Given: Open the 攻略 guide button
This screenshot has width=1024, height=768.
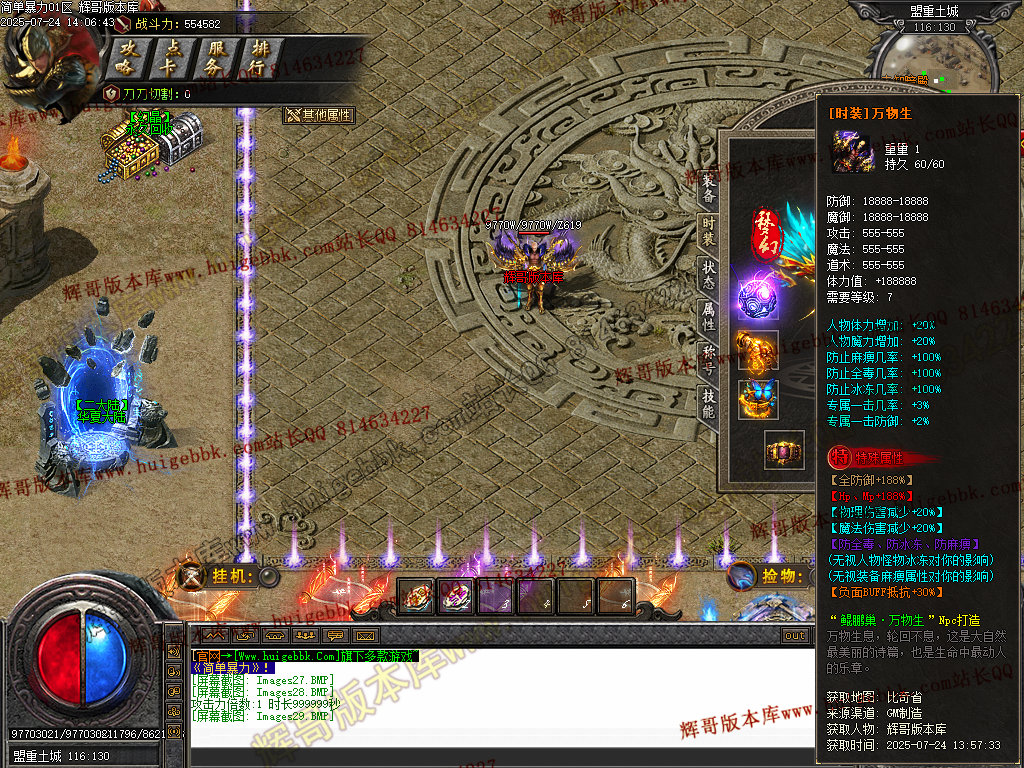Looking at the screenshot, I should 129,58.
